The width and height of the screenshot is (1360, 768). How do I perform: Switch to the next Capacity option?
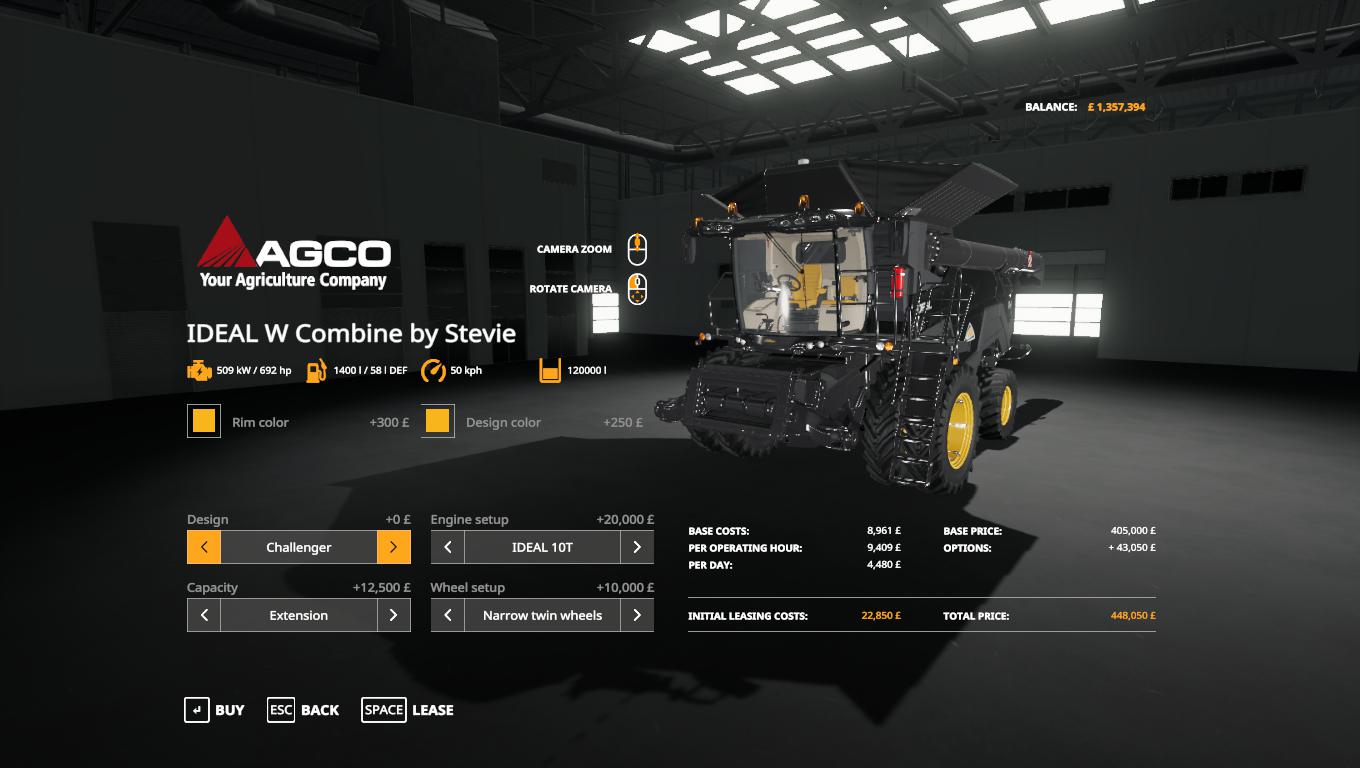(x=394, y=615)
